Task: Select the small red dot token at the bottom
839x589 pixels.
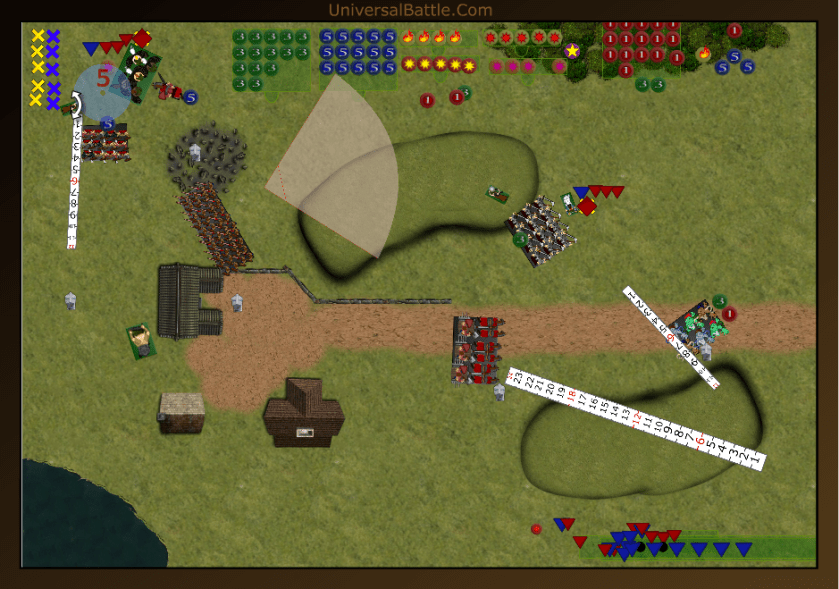Action: click(536, 528)
